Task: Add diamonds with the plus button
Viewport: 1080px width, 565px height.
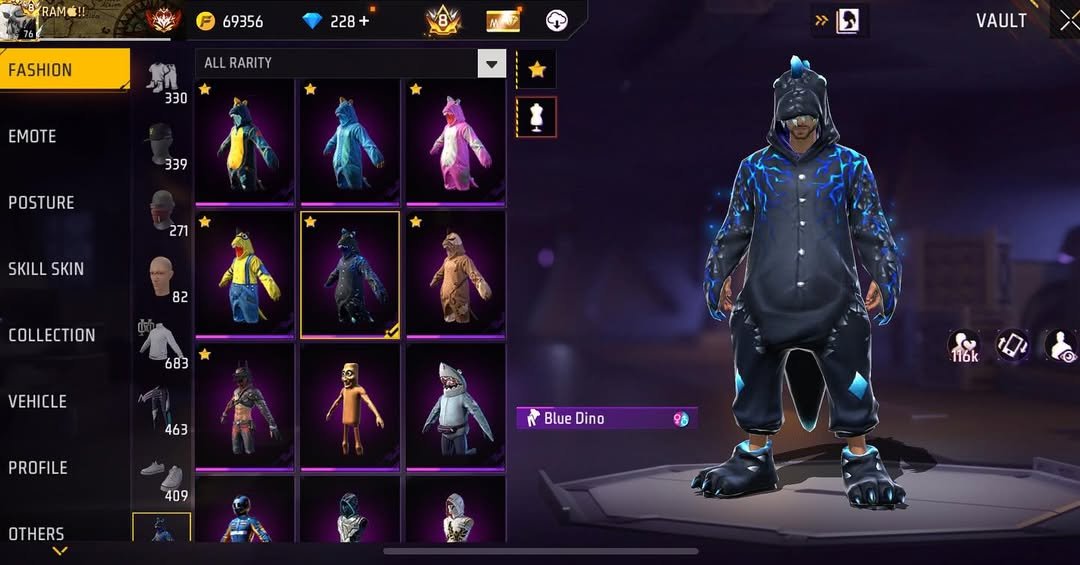Action: 363,21
